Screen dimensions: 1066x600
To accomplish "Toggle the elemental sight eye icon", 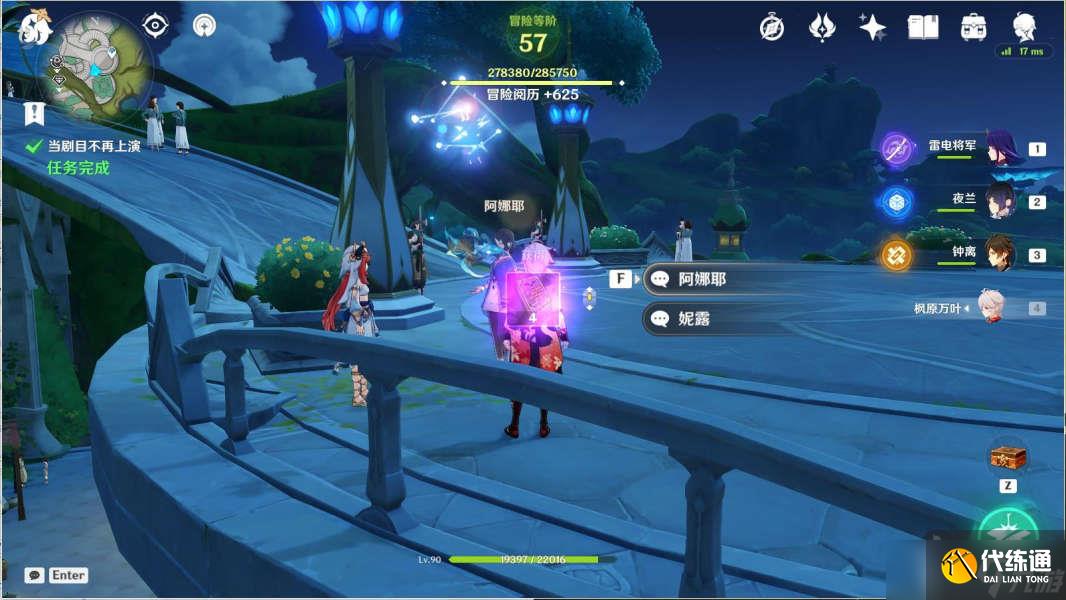I will [155, 26].
